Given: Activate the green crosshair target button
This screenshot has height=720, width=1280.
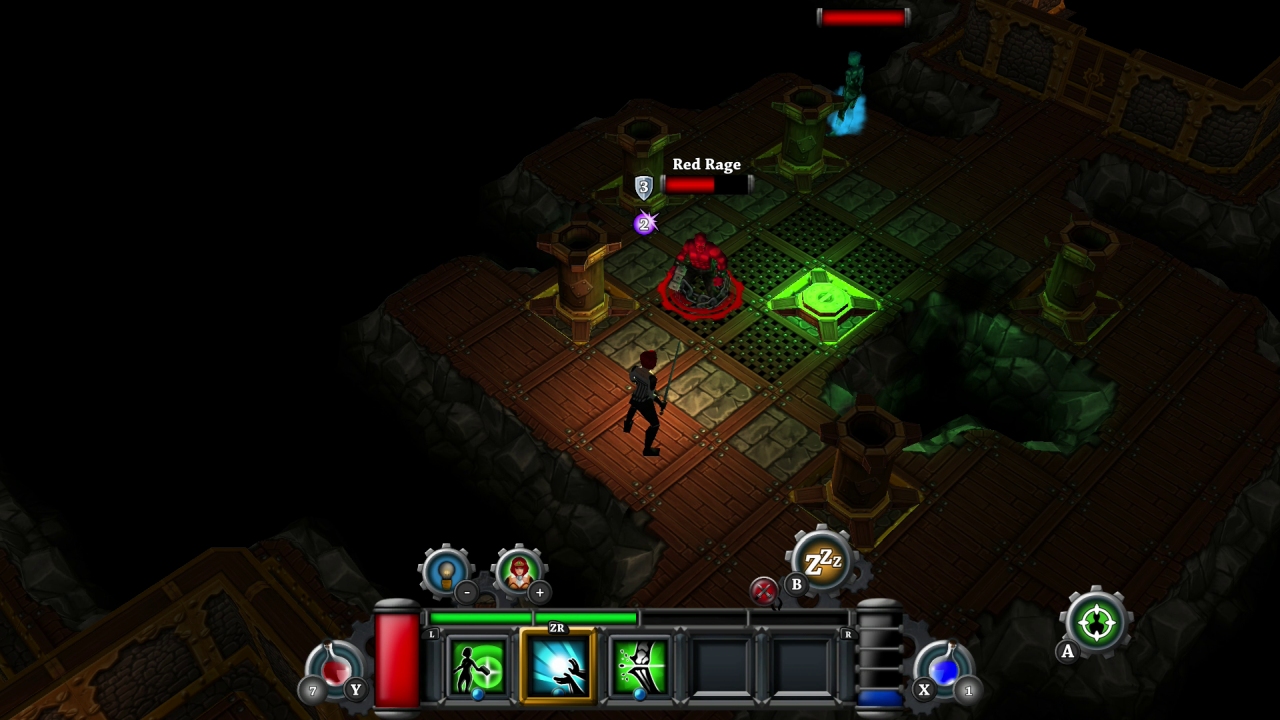Looking at the screenshot, I should (1096, 623).
